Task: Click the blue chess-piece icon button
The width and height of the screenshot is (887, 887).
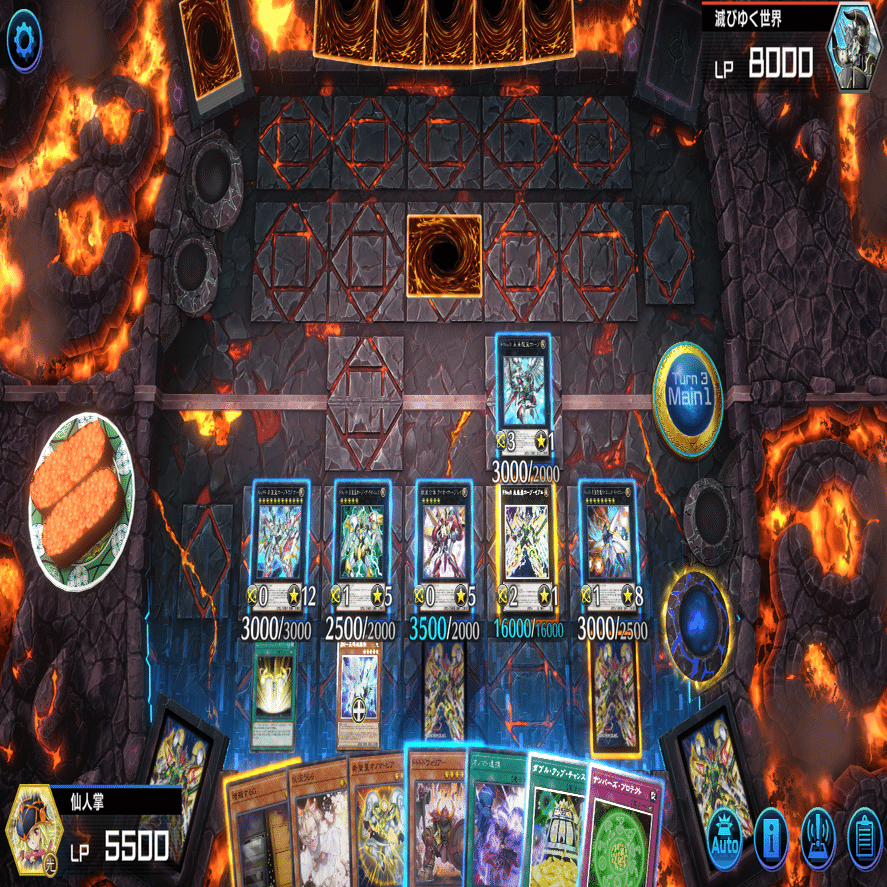Action: (817, 835)
